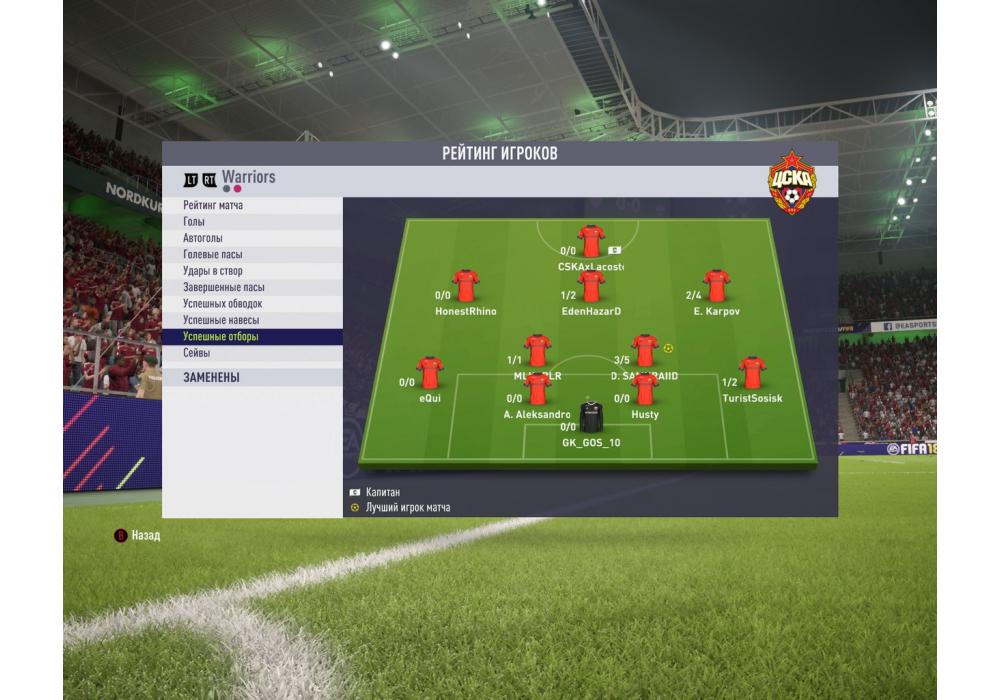
Task: Choose the eQui player shirt
Action: 430,372
